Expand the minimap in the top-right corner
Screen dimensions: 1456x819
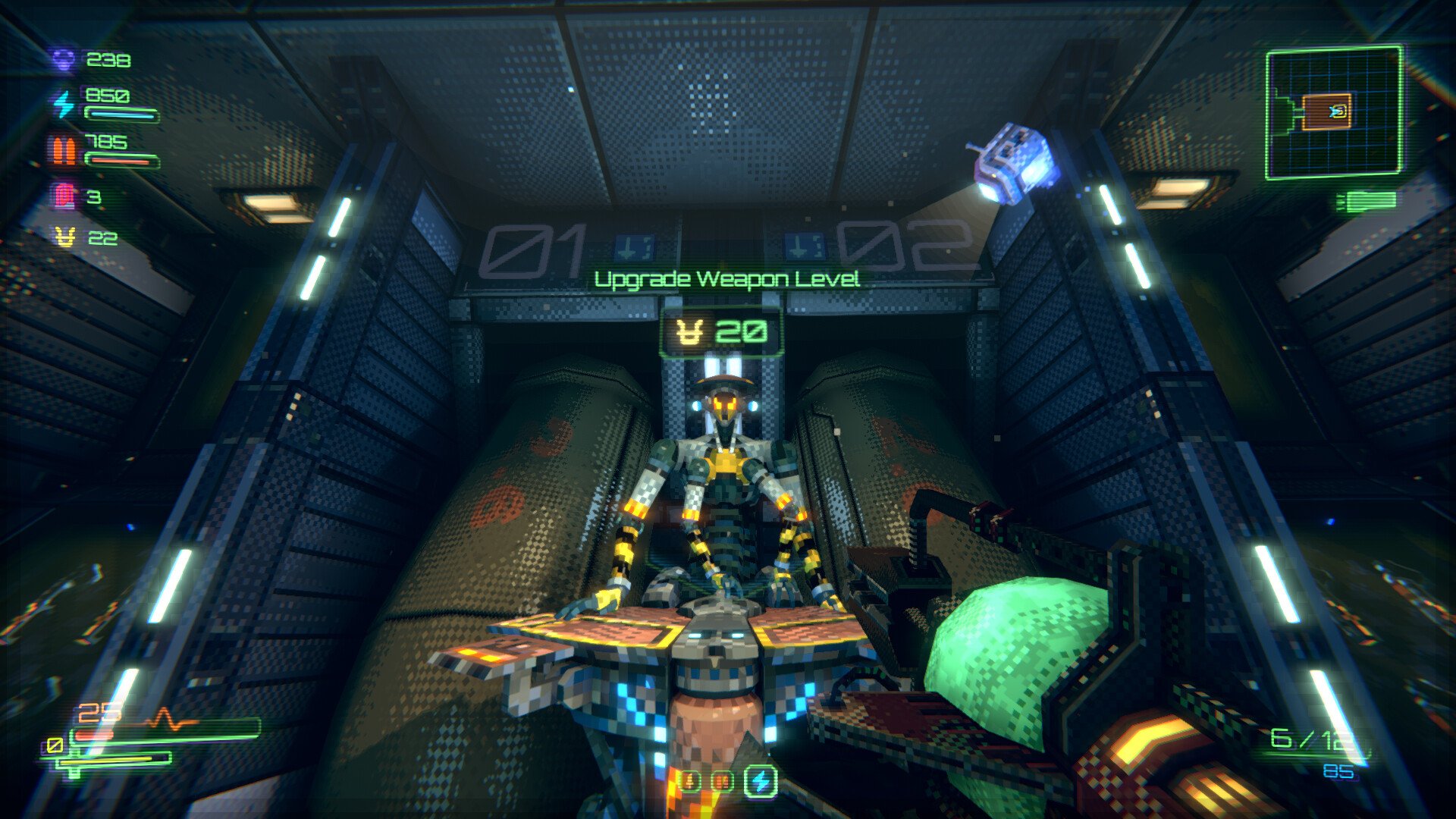1336,114
